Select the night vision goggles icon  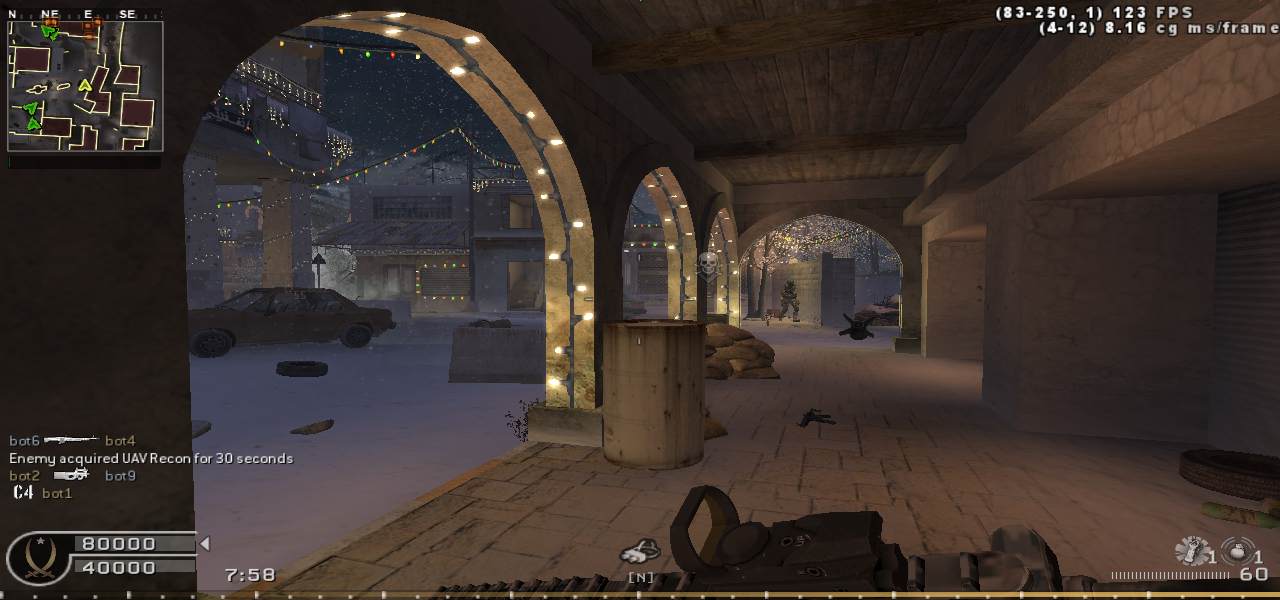tap(640, 551)
